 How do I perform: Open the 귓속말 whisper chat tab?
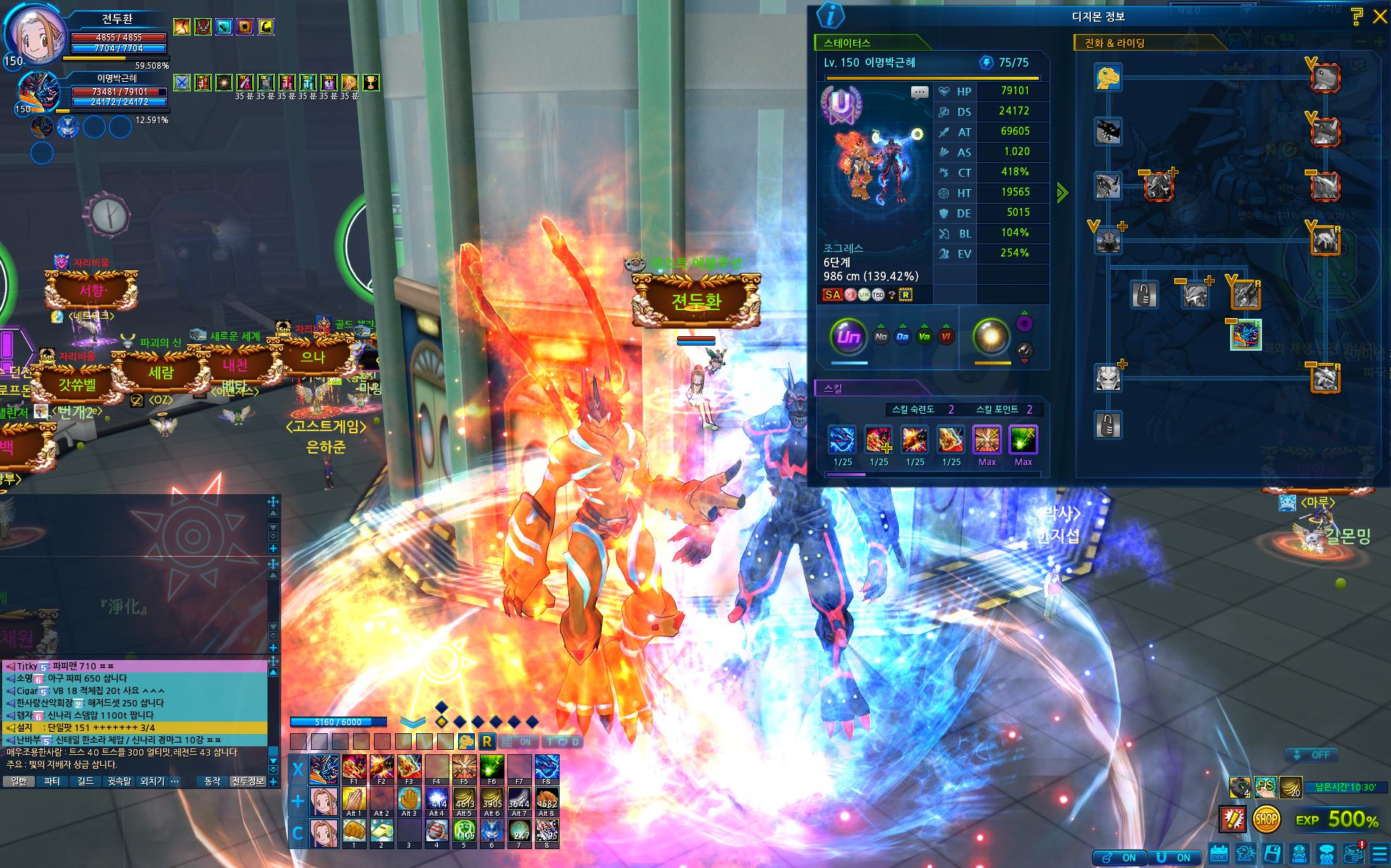(x=119, y=781)
